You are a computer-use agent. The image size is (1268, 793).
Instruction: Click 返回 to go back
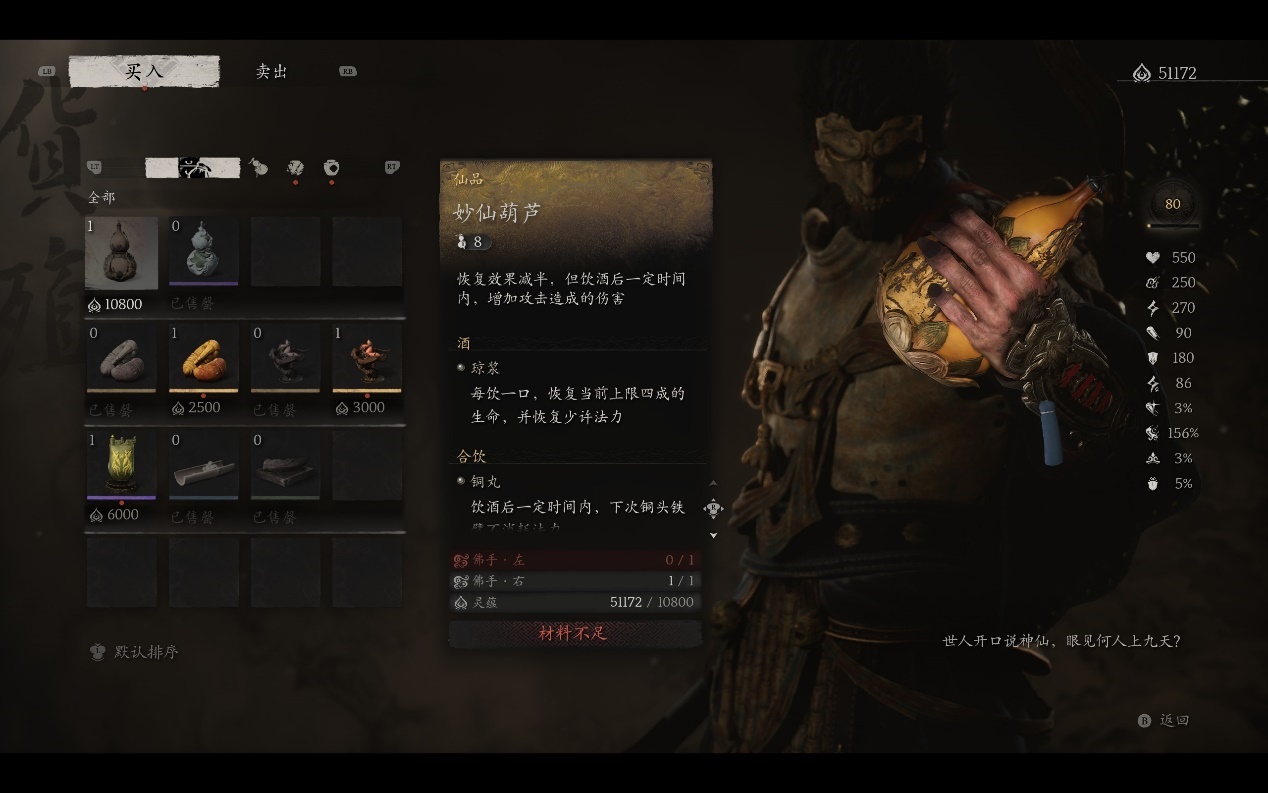point(1166,720)
